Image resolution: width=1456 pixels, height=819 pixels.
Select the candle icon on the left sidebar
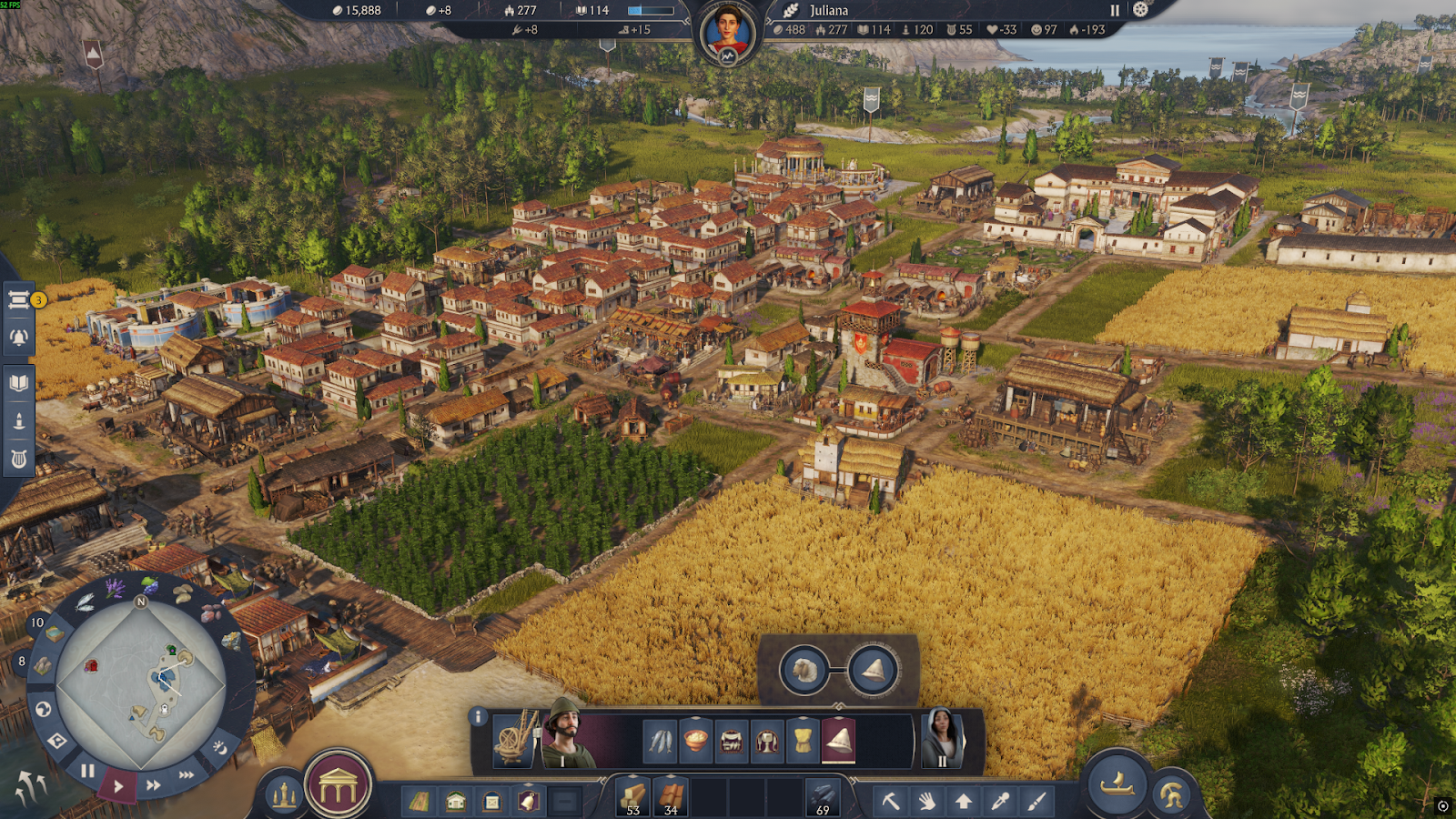19,421
